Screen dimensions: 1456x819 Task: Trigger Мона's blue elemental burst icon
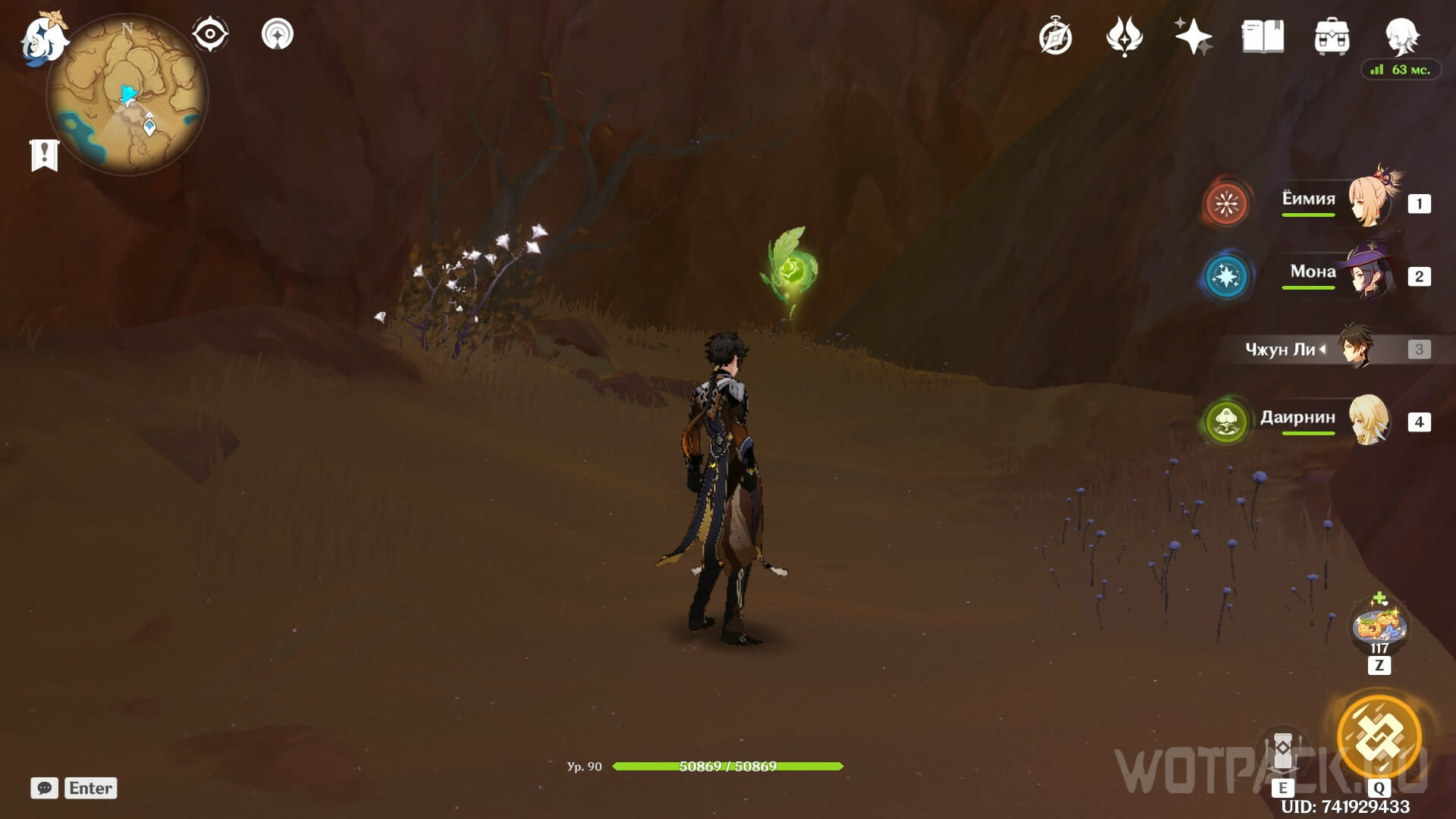[x=1225, y=276]
